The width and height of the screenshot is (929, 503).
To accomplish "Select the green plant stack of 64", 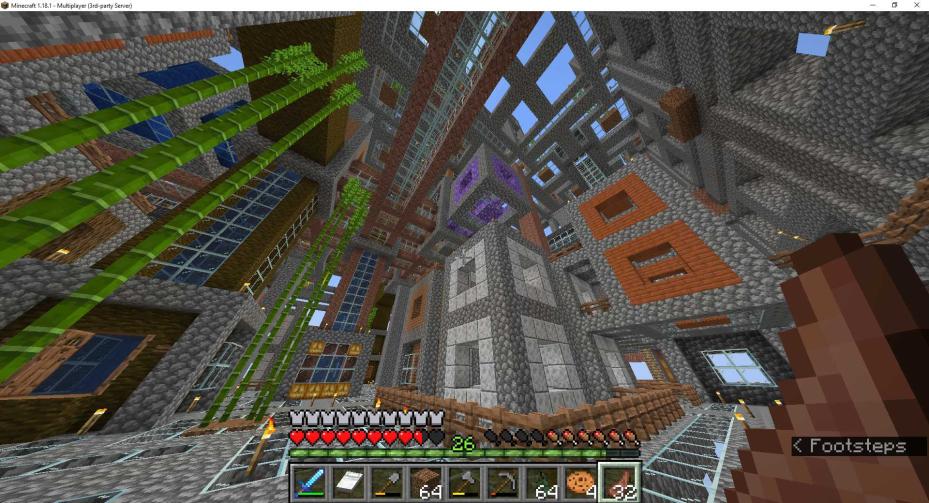I will (540, 483).
